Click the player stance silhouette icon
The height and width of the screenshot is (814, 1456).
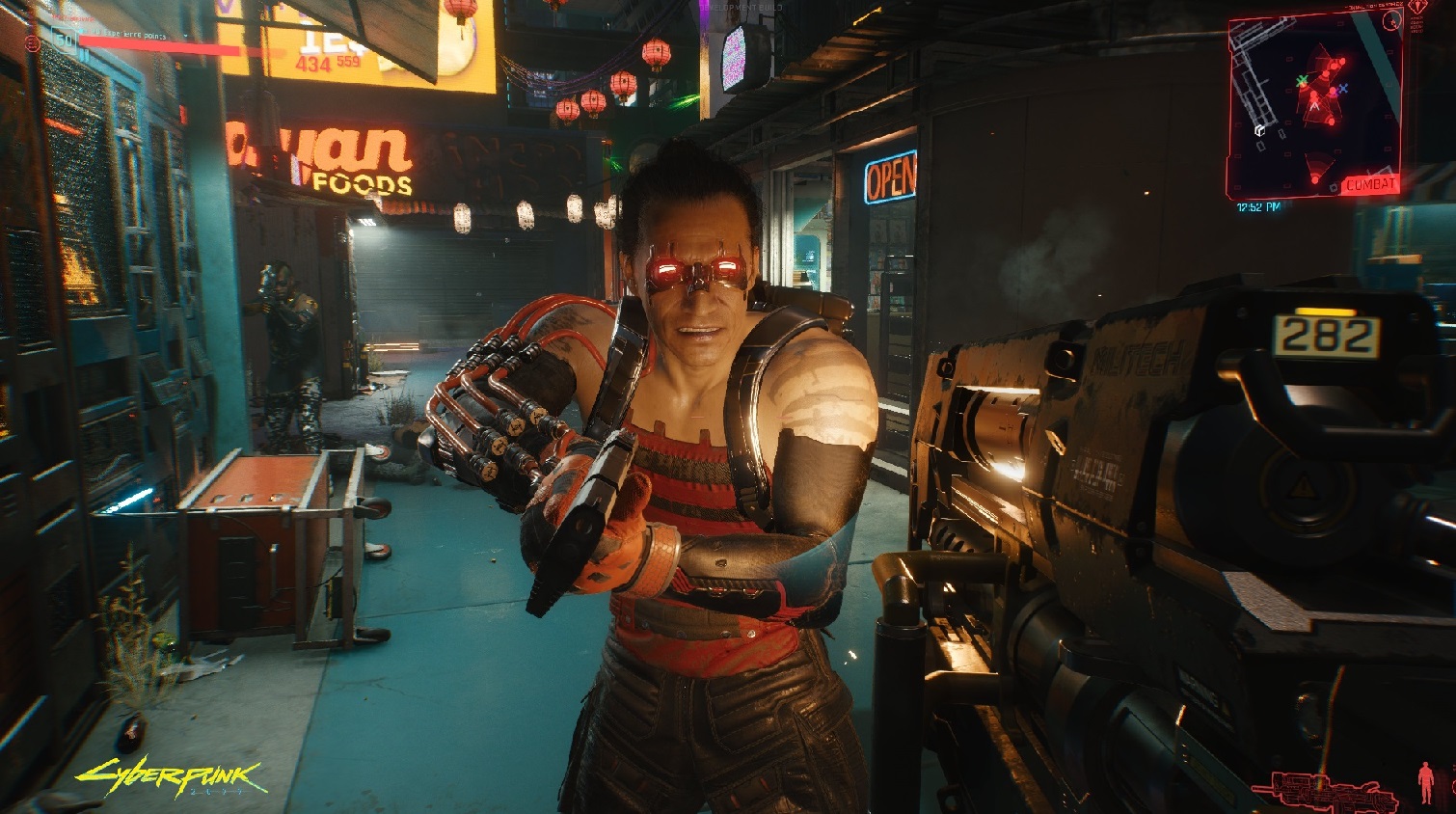tap(1426, 782)
